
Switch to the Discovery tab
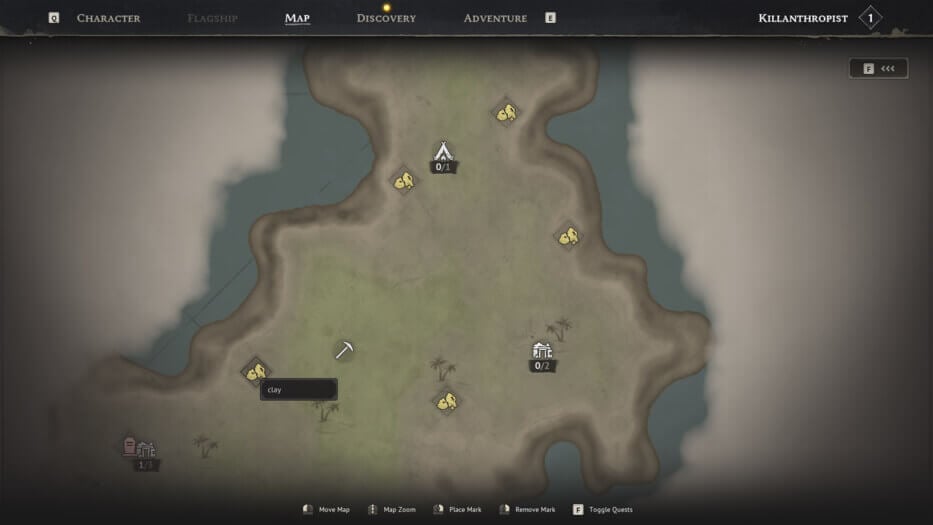[386, 18]
